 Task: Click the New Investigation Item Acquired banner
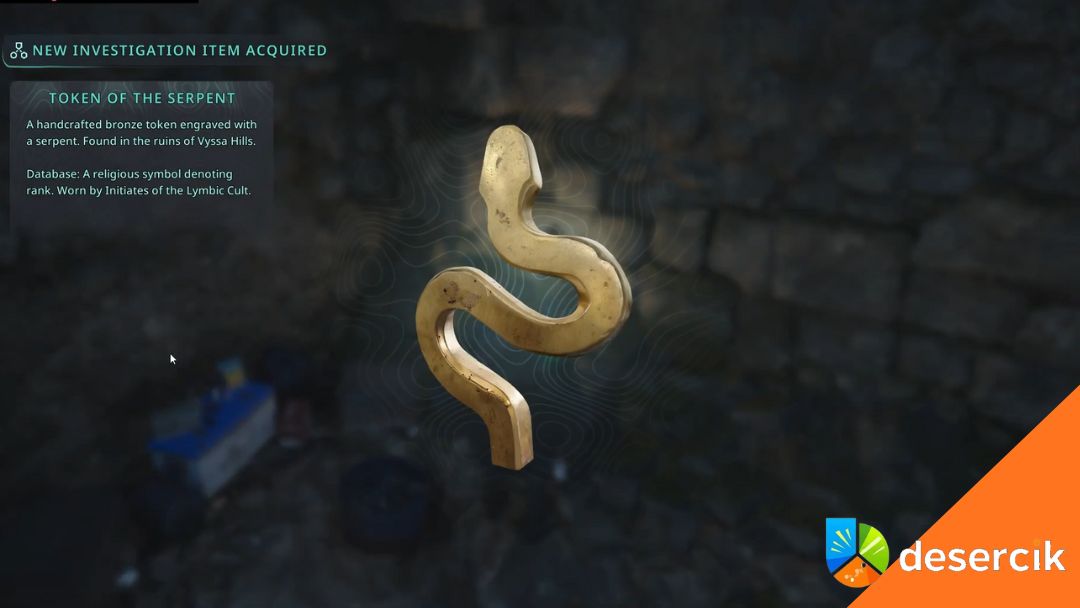168,51
